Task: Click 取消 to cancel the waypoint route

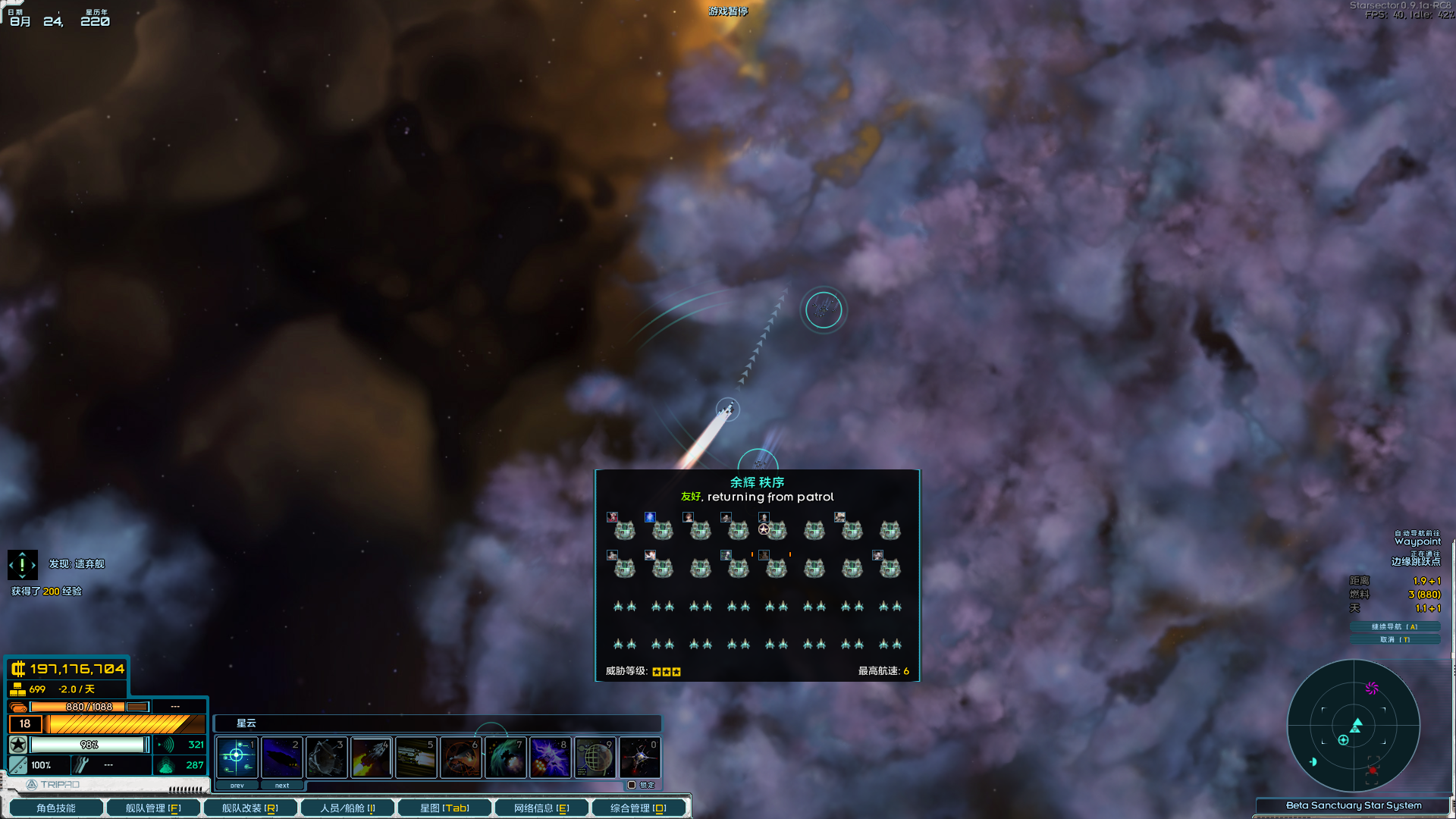Action: pos(1394,639)
